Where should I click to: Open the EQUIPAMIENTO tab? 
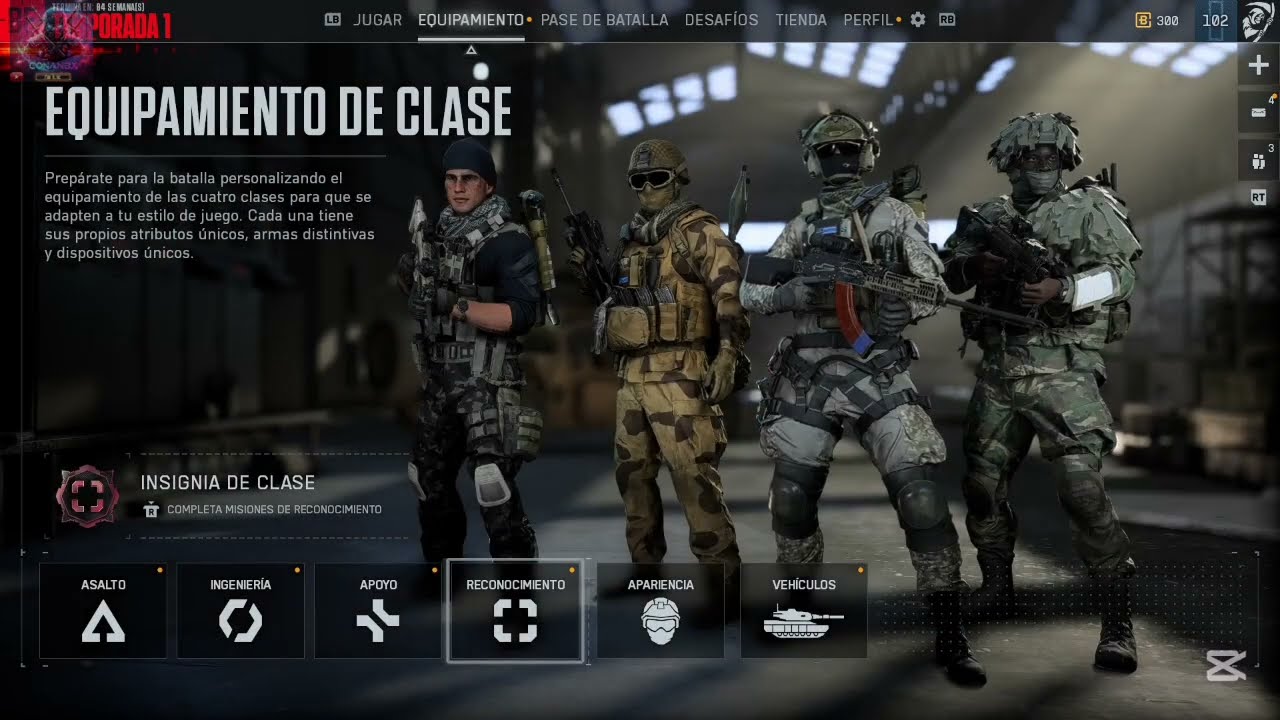470,20
